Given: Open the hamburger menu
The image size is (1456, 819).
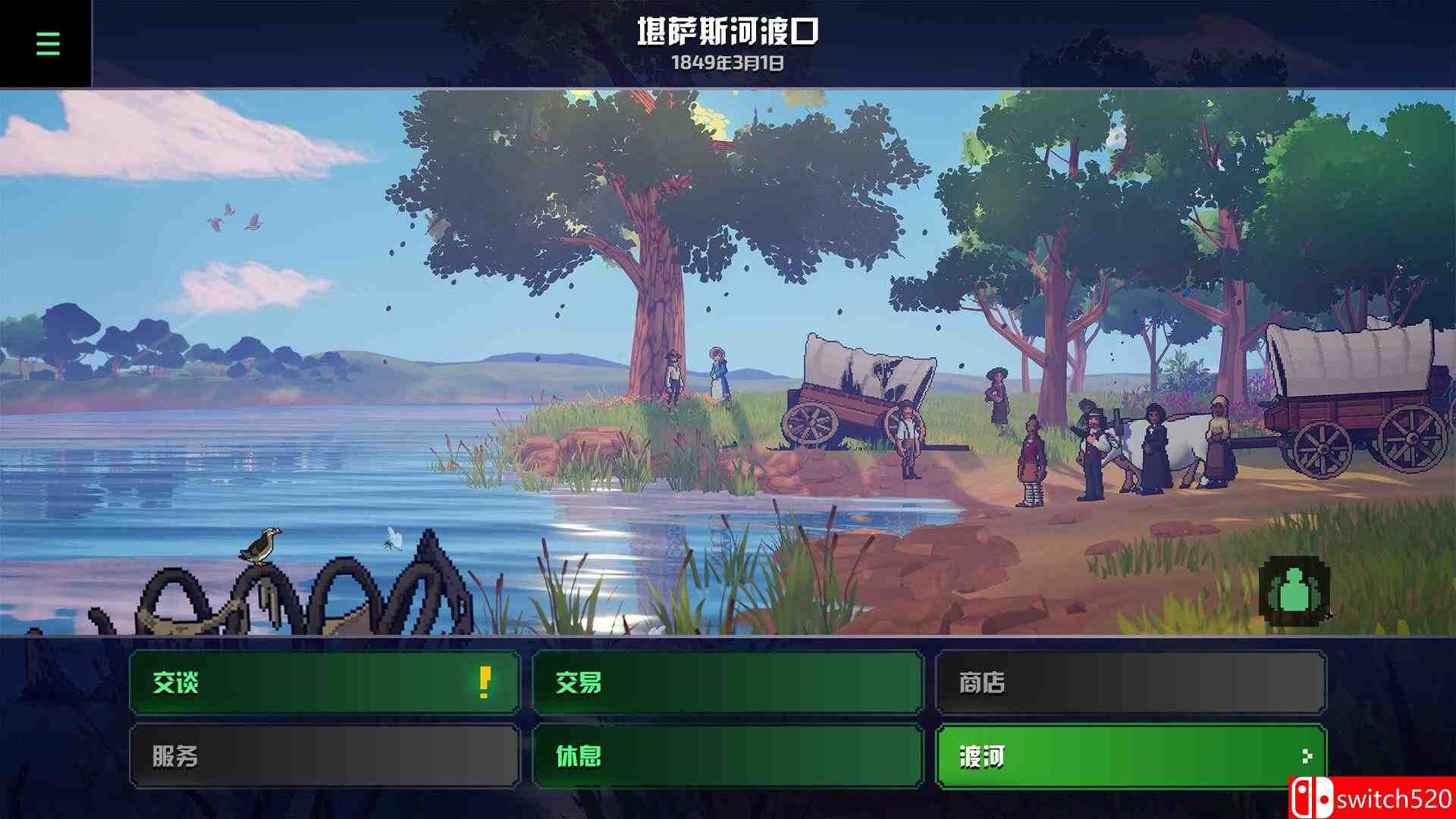Looking at the screenshot, I should click(47, 43).
